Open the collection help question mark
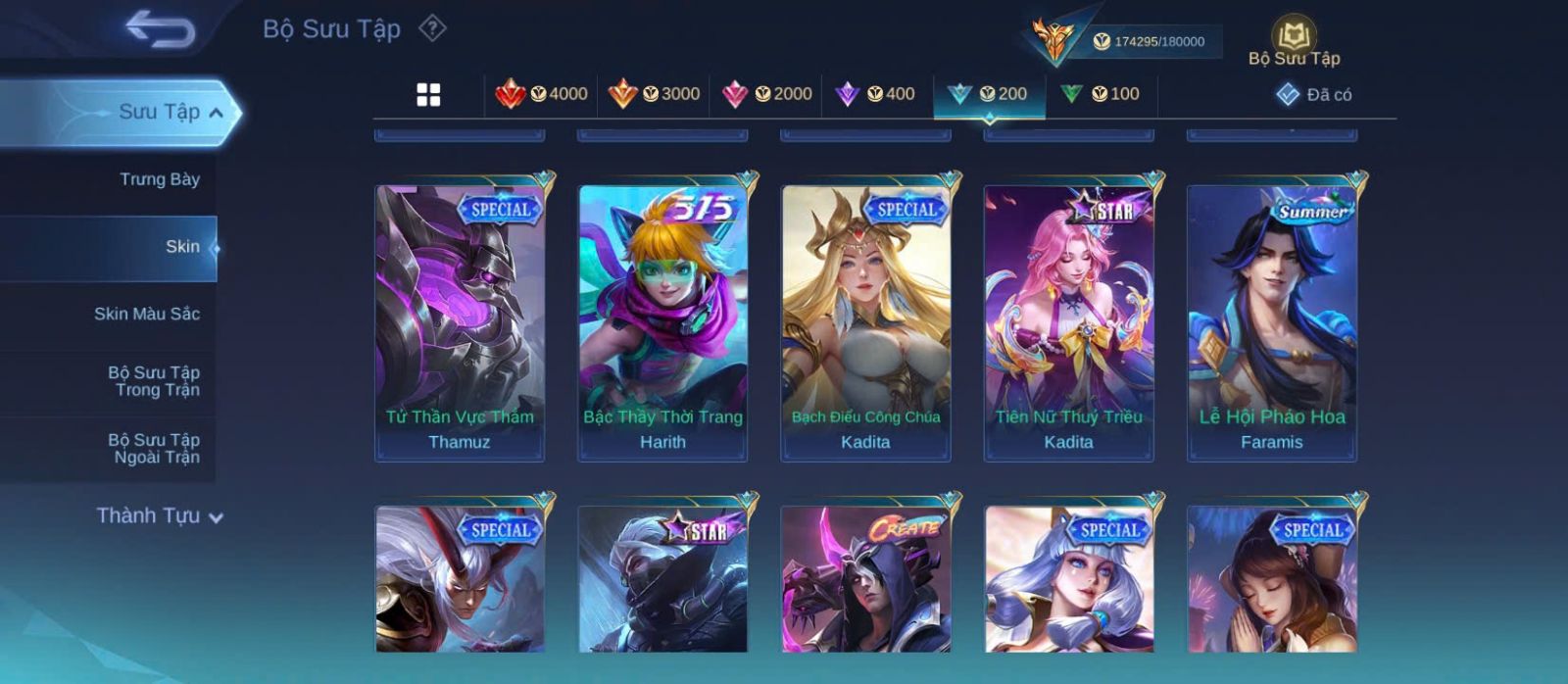The height and width of the screenshot is (684, 1568). (432, 28)
